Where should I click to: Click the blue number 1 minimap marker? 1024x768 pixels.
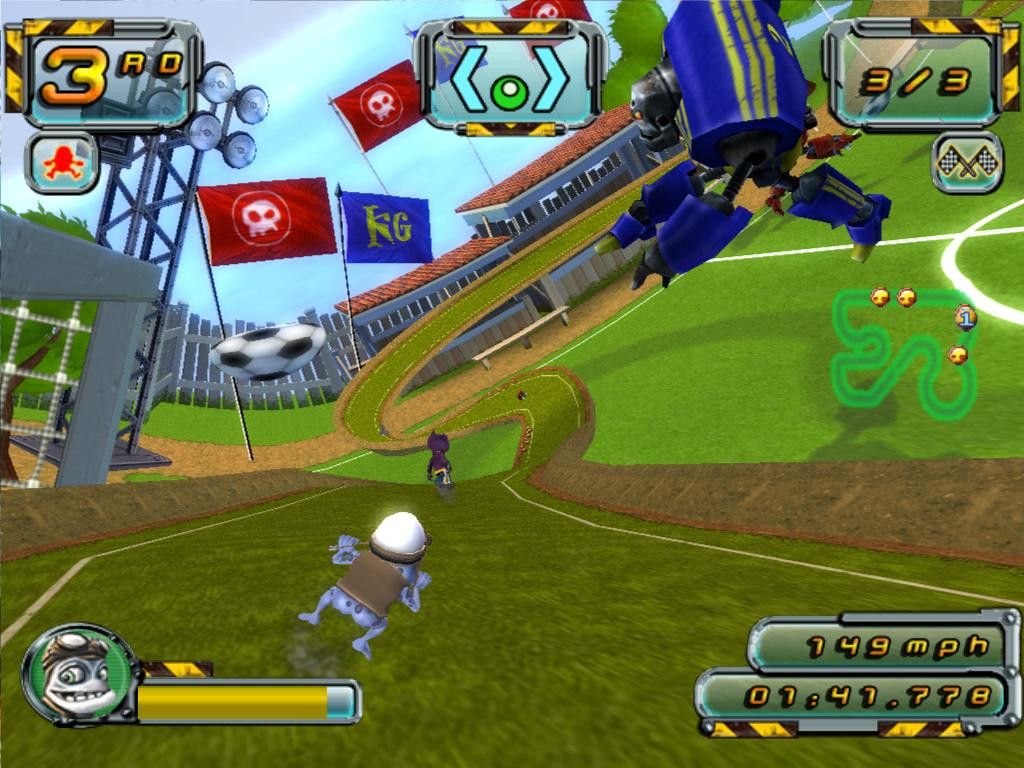(x=965, y=318)
